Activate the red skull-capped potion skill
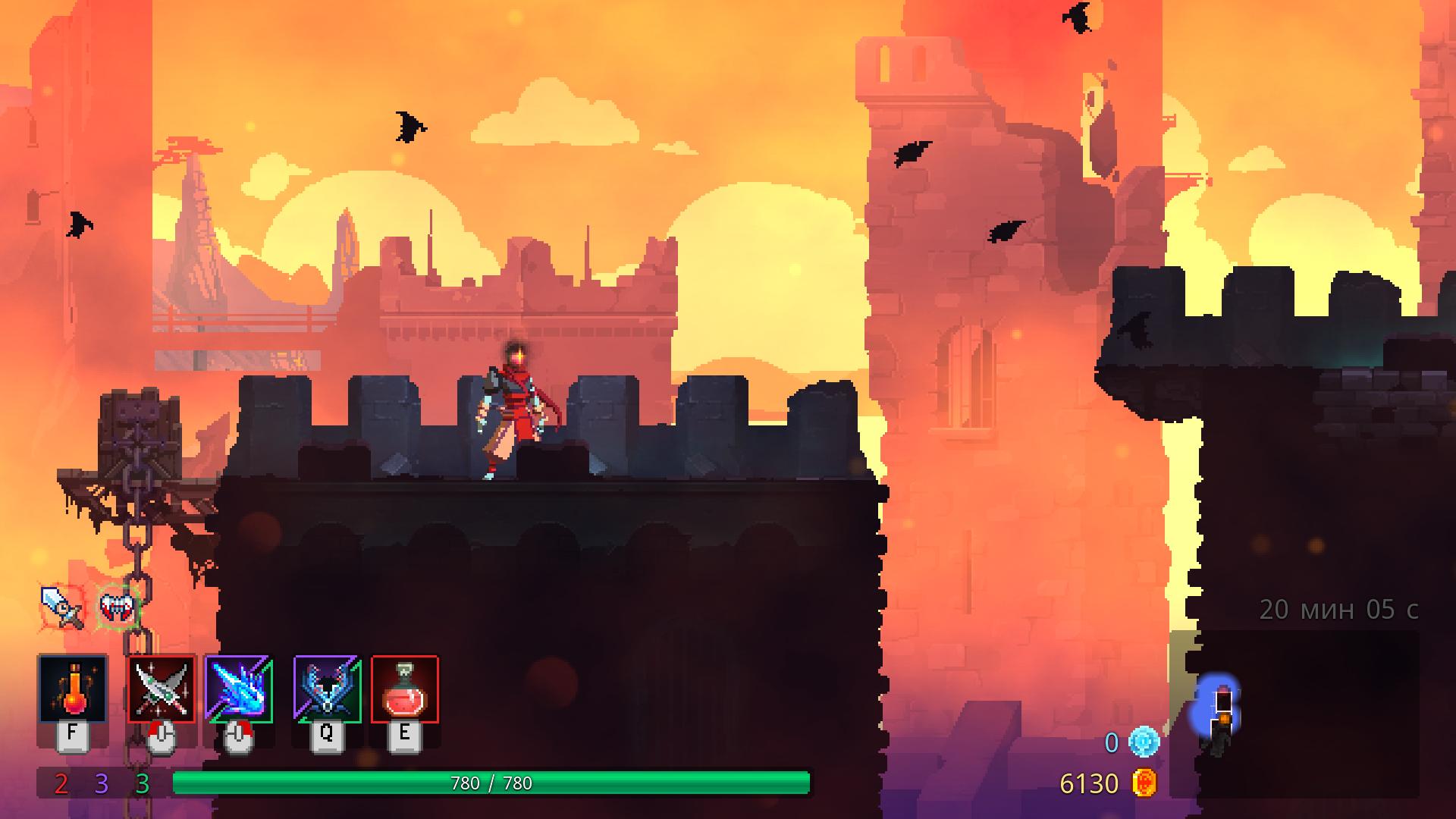 click(x=405, y=689)
